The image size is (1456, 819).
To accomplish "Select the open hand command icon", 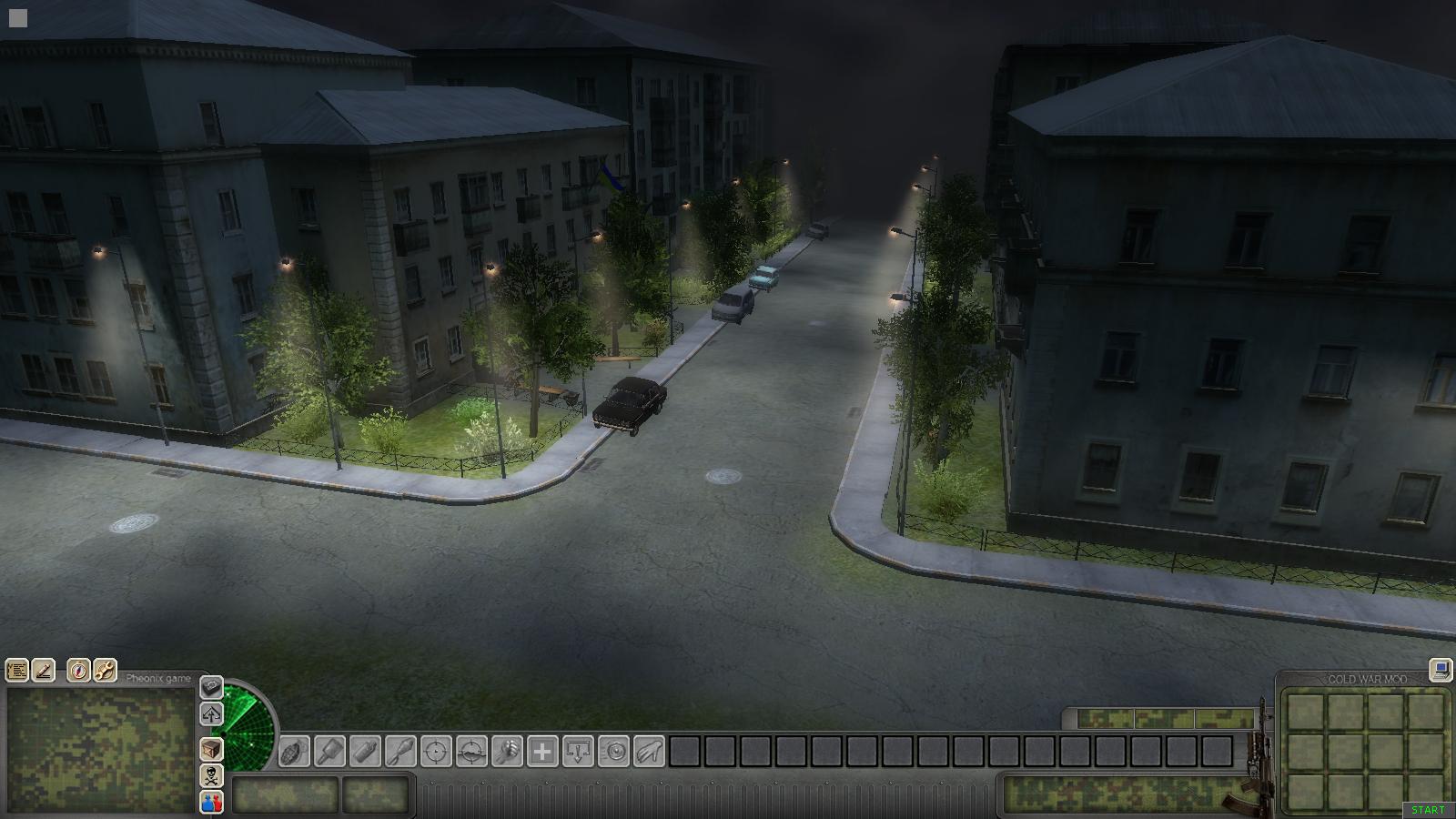I will (x=649, y=753).
